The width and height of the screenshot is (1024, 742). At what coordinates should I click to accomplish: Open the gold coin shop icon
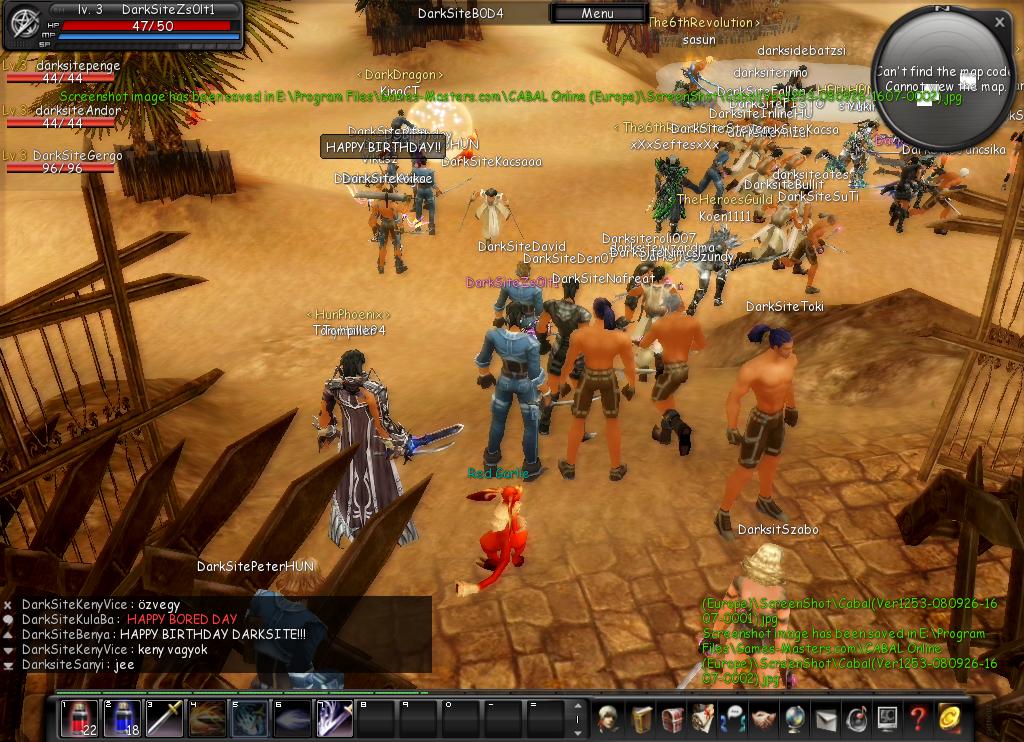pos(949,718)
